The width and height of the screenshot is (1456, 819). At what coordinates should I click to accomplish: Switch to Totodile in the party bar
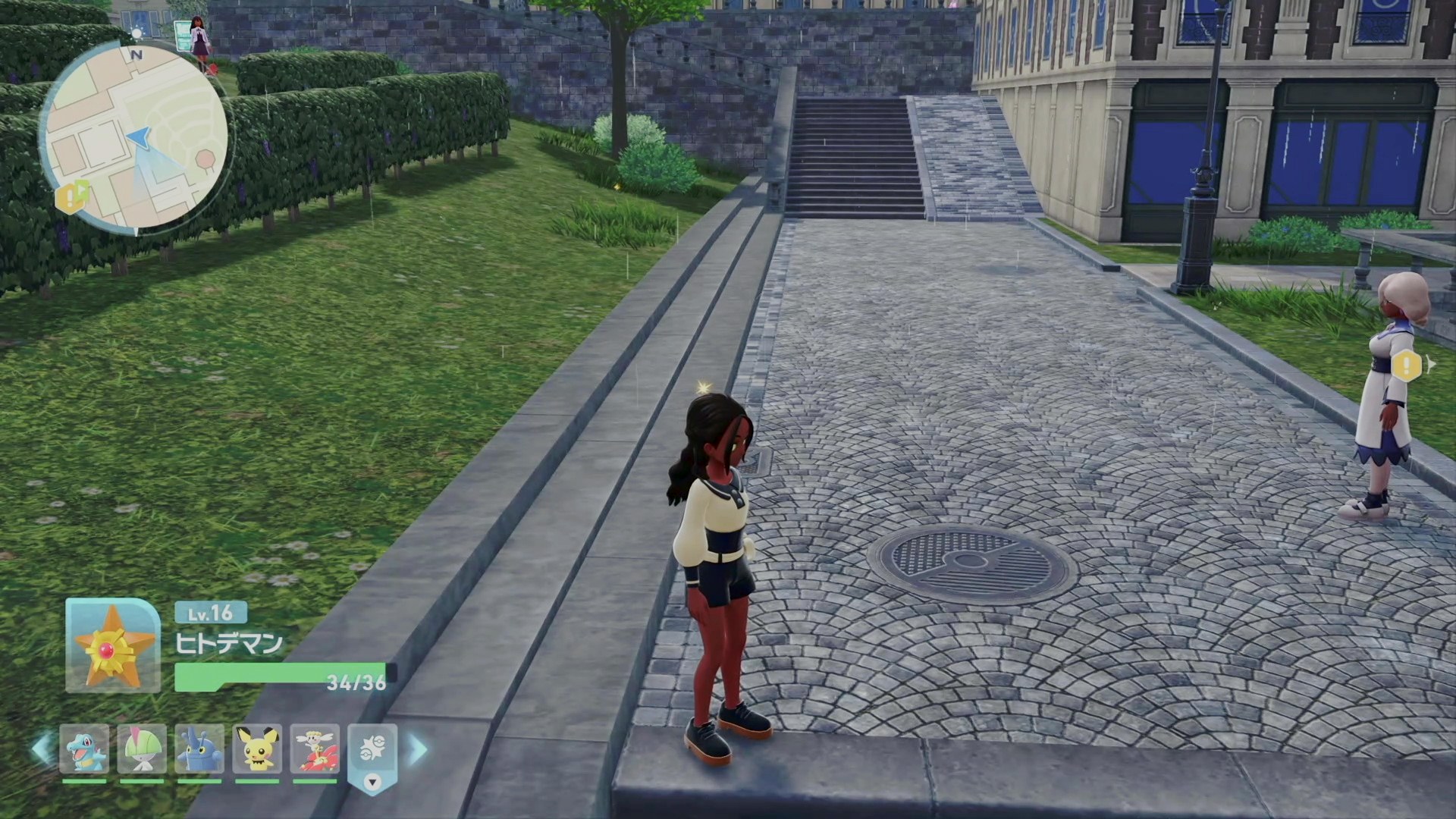(x=84, y=749)
